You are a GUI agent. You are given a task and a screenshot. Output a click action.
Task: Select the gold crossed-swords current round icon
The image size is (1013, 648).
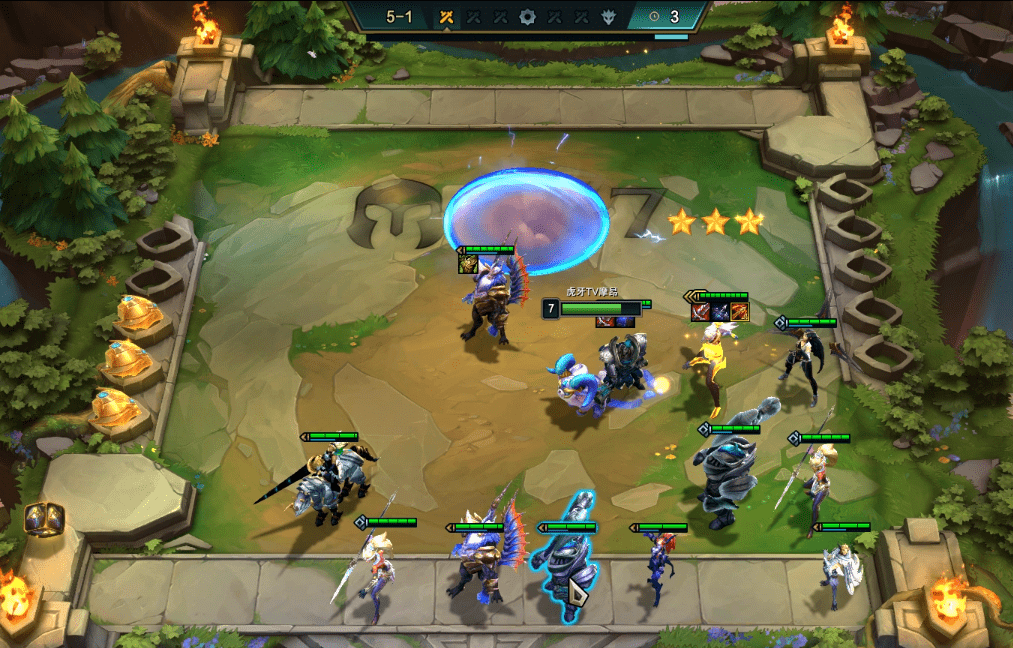447,16
